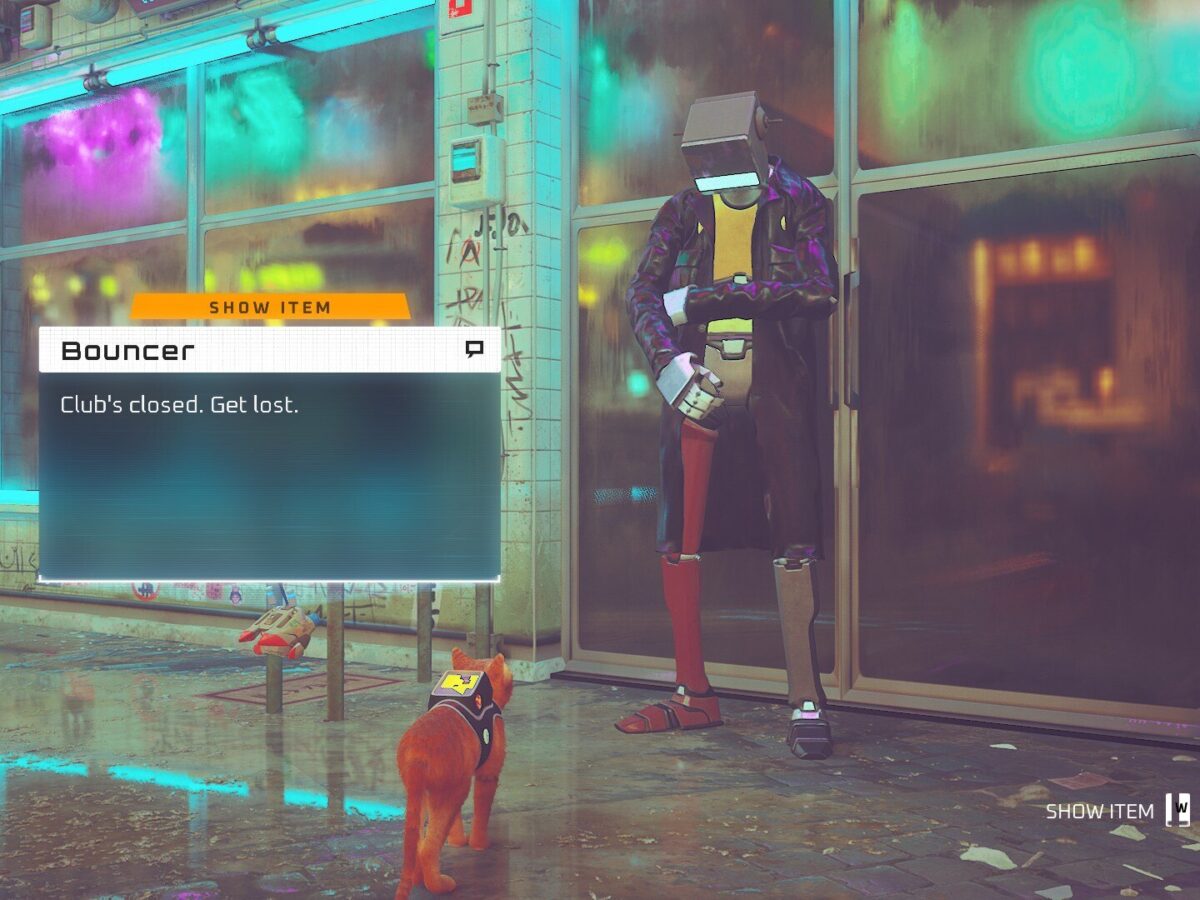Advance the "Club's closed. Get lost." dialogue
1200x900 pixels.
click(x=269, y=475)
